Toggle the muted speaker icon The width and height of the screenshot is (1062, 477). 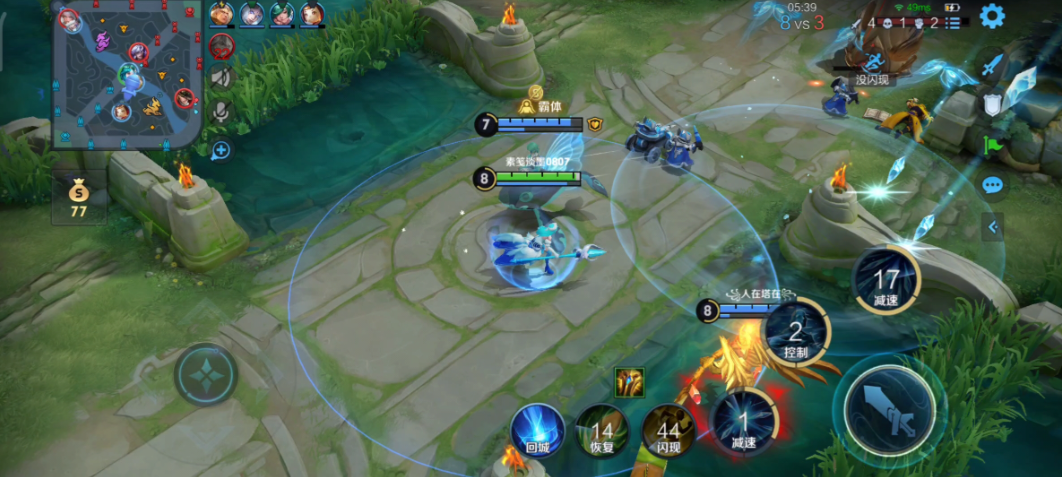221,78
